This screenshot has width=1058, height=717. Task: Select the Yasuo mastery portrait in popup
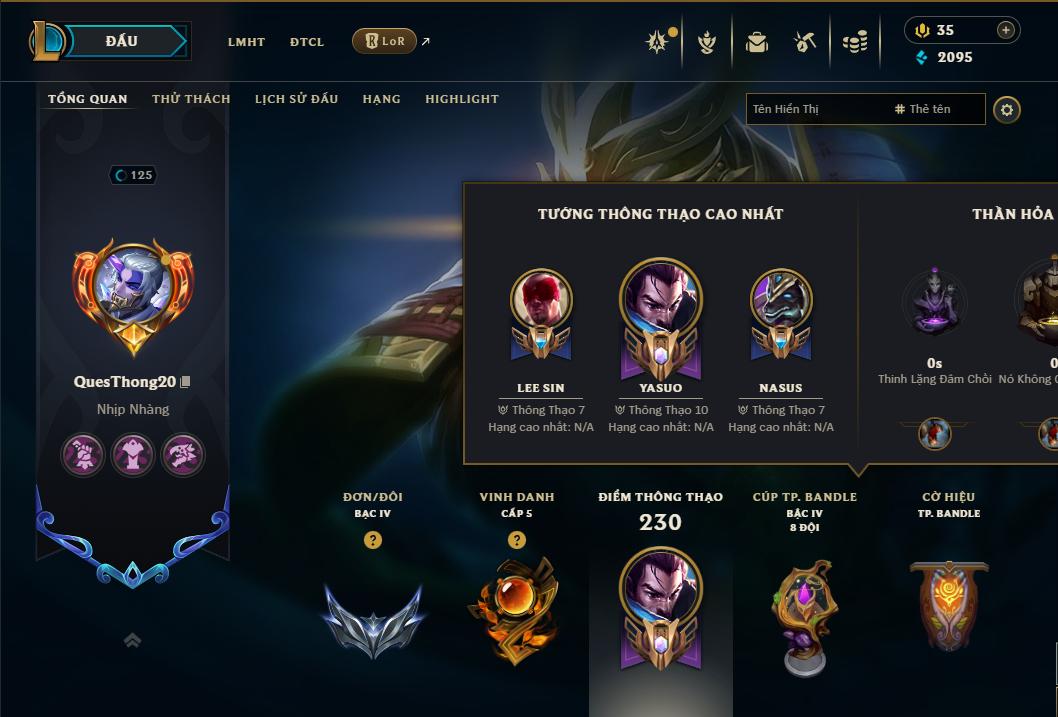click(661, 300)
